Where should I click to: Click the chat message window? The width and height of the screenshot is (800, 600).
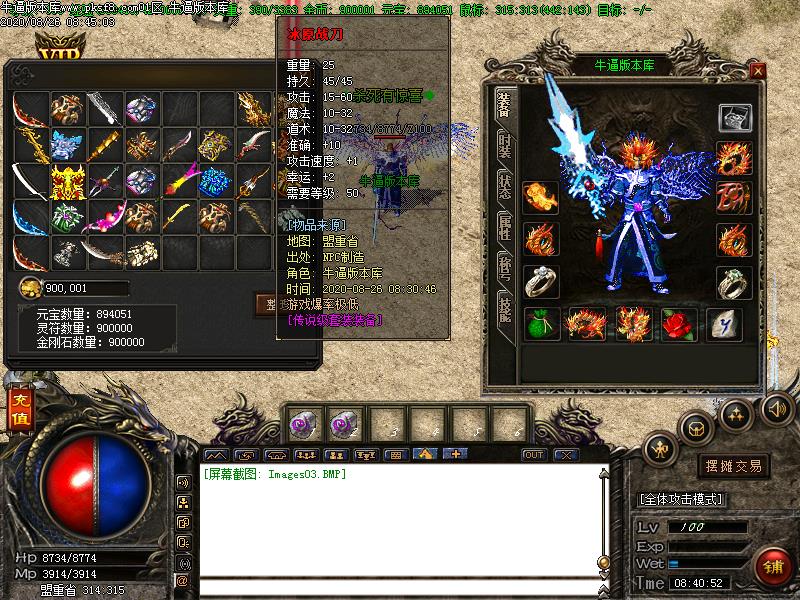(x=400, y=520)
